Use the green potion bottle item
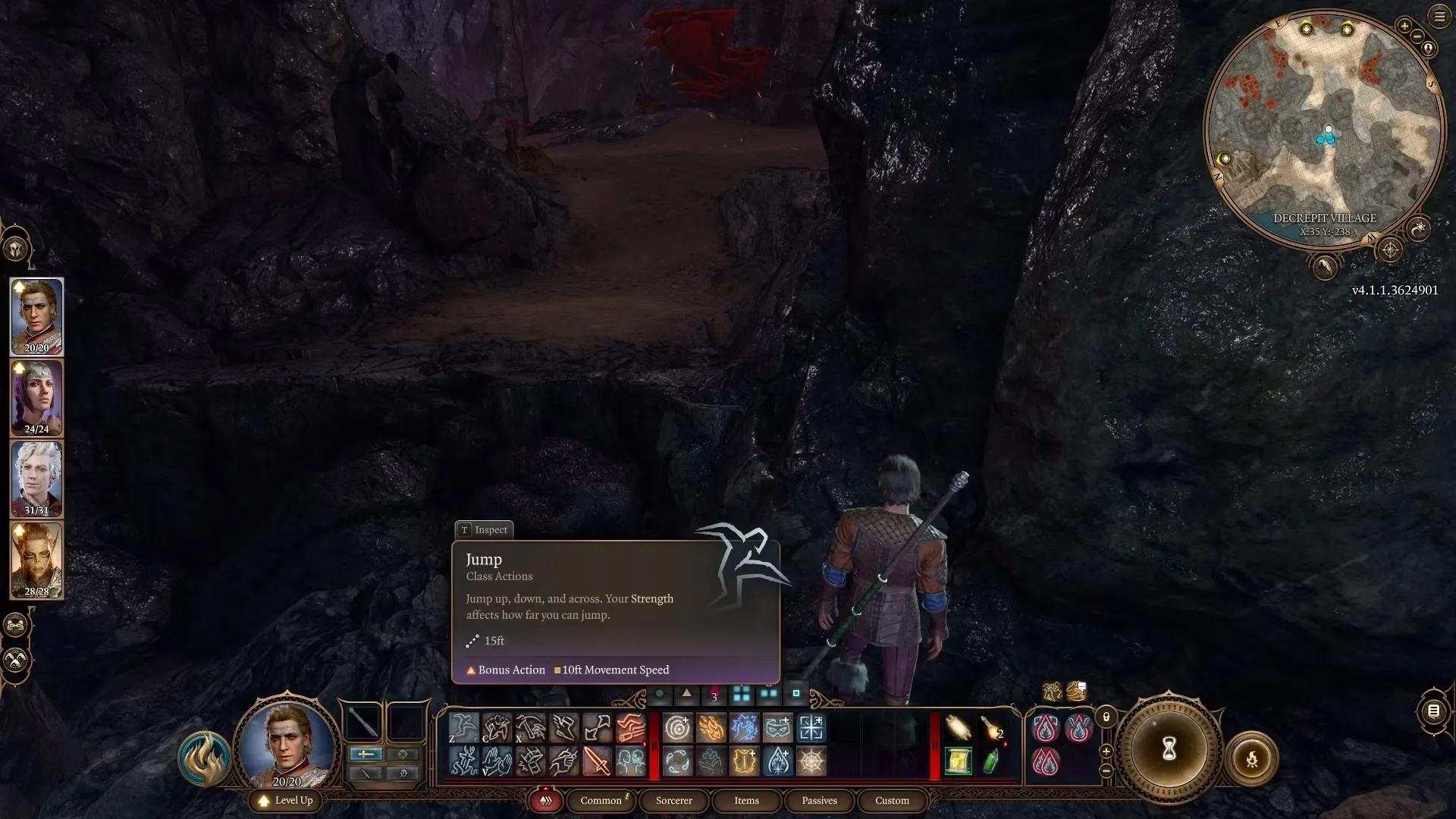The image size is (1456, 819). point(991,761)
